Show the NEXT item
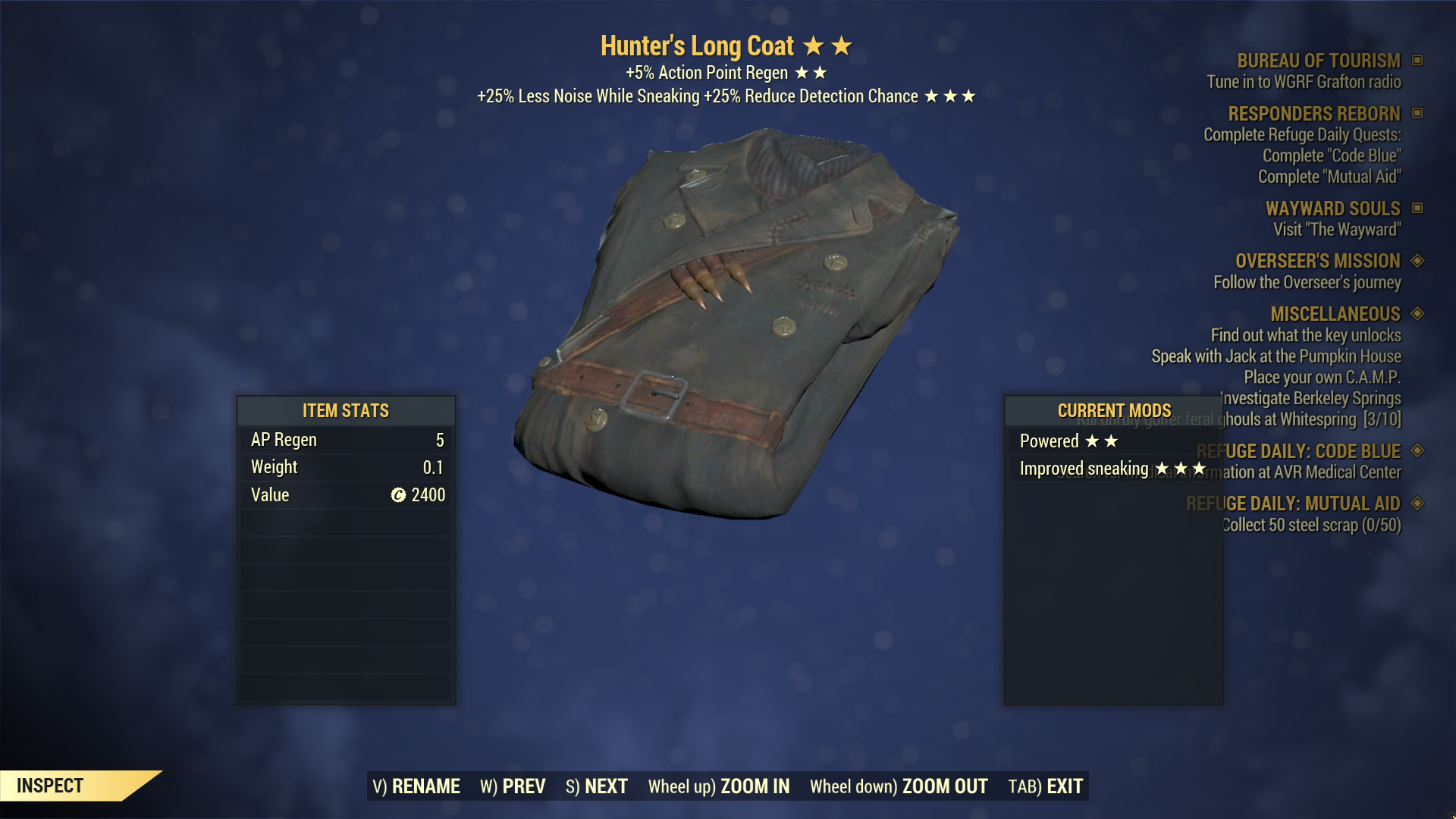Image resolution: width=1456 pixels, height=819 pixels. point(597,786)
